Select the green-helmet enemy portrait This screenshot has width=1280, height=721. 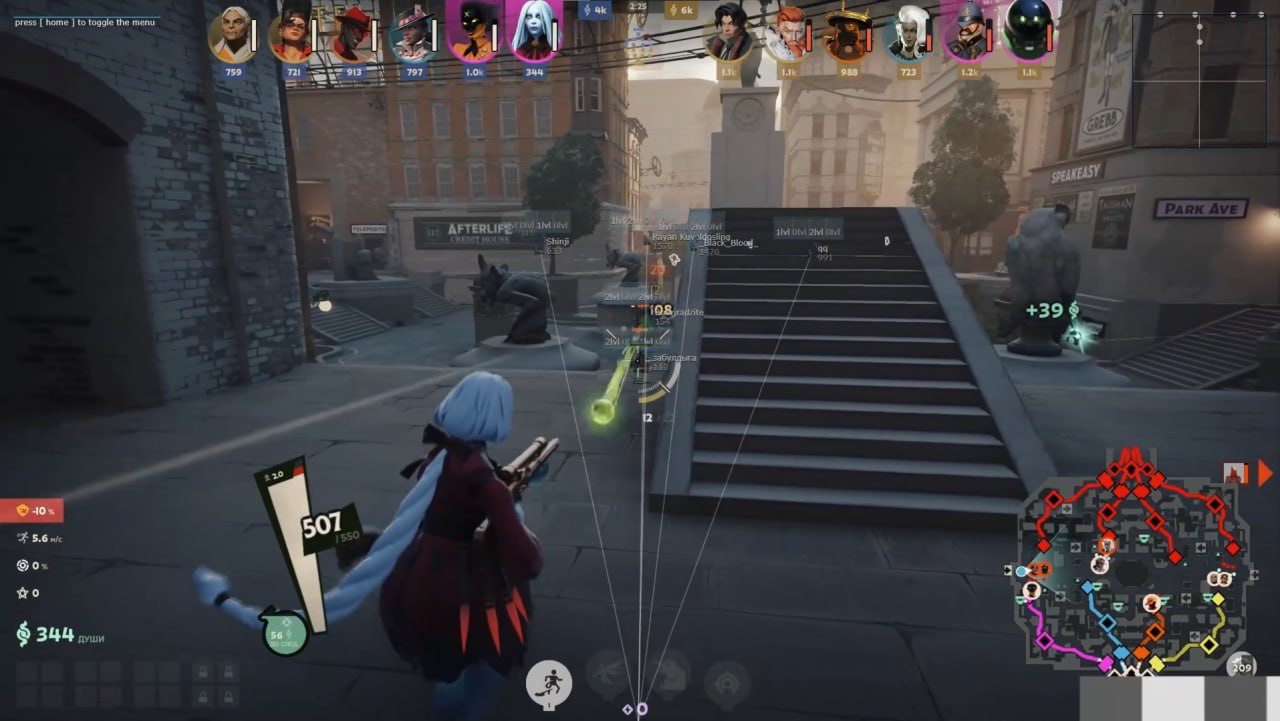tap(1027, 32)
